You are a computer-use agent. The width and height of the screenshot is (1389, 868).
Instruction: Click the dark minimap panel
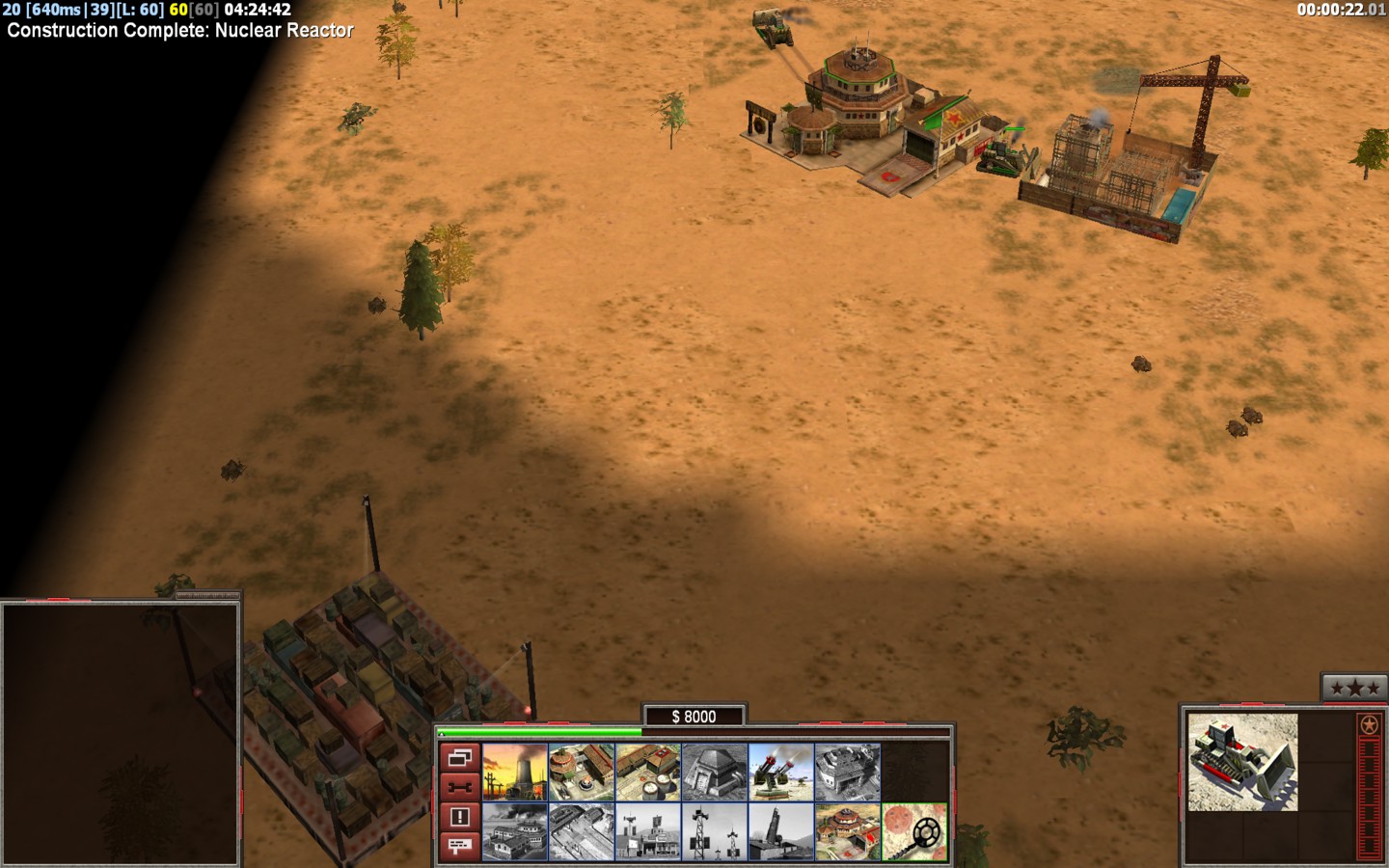(121, 733)
